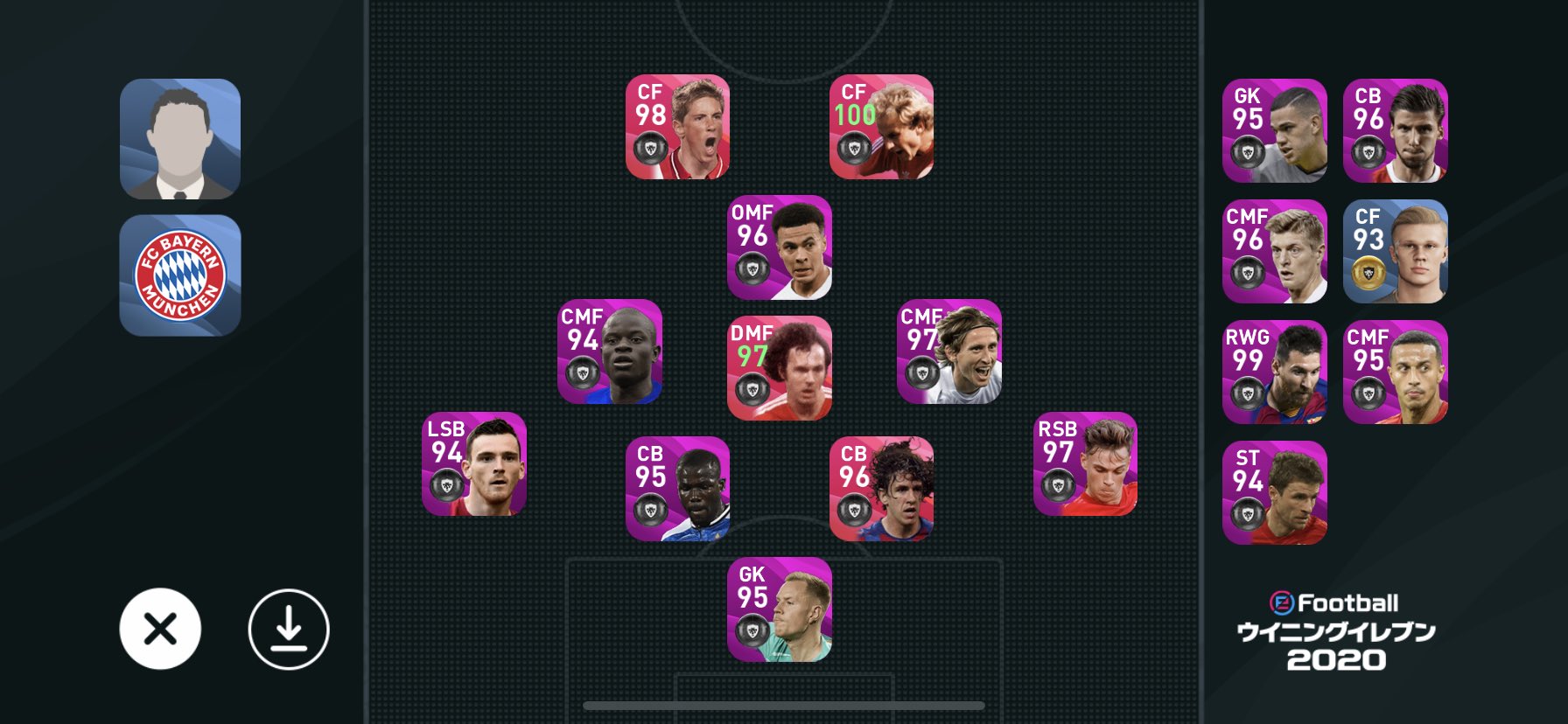
Task: Select Kroos's CMF 96 bench card
Action: [x=1274, y=252]
